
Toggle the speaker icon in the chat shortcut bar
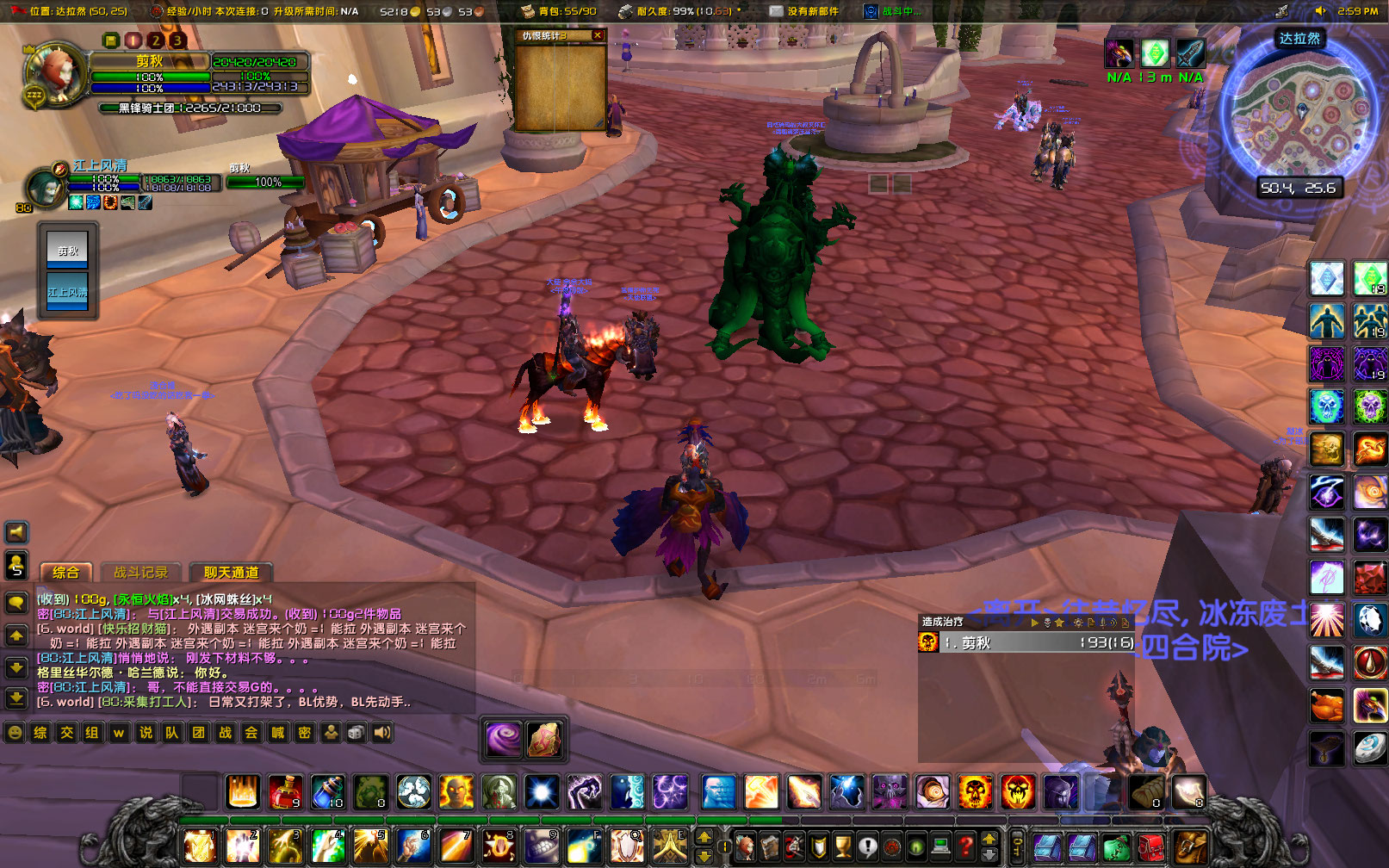381,733
